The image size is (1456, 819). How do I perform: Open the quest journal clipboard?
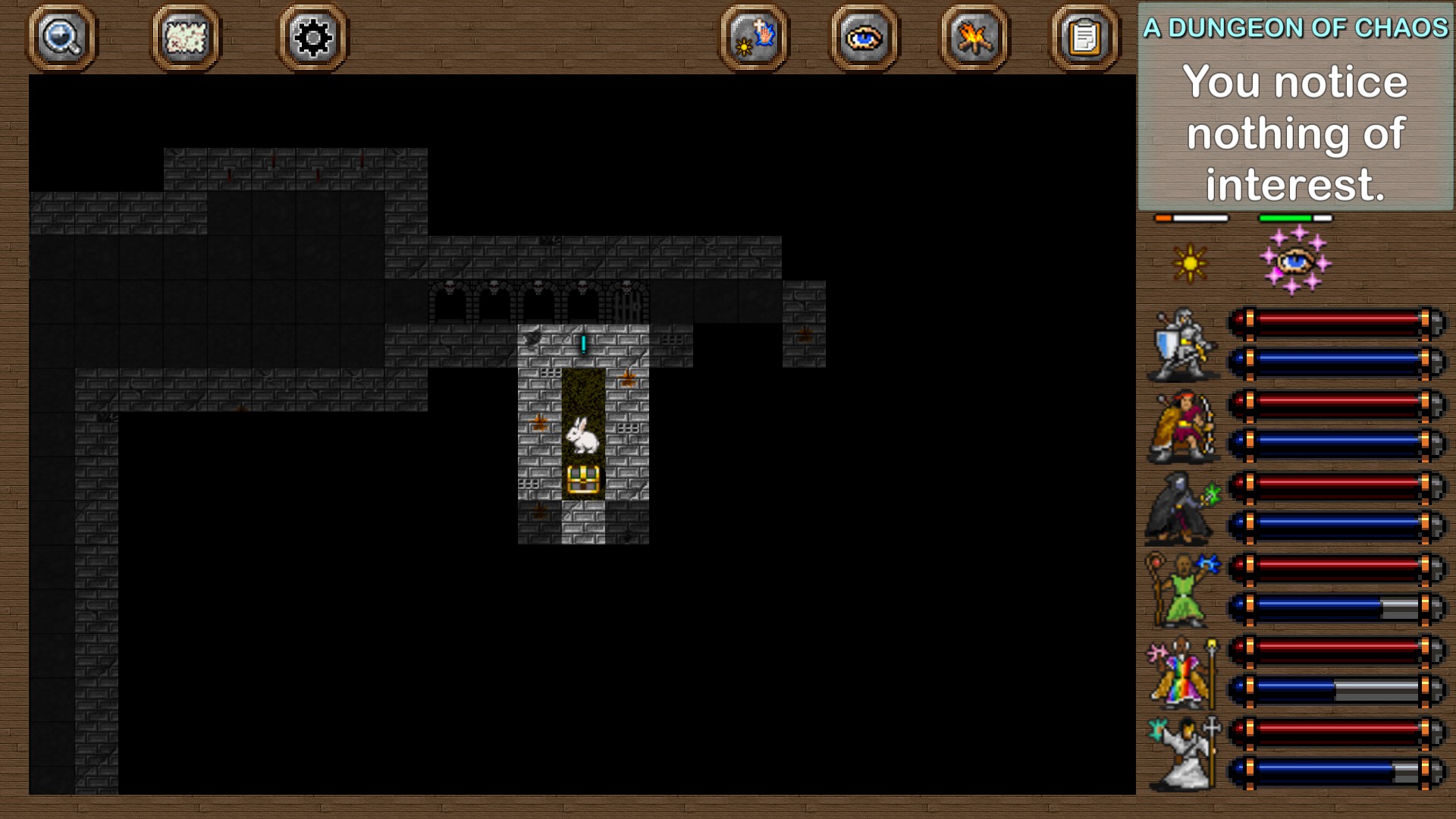pyautogui.click(x=1084, y=39)
